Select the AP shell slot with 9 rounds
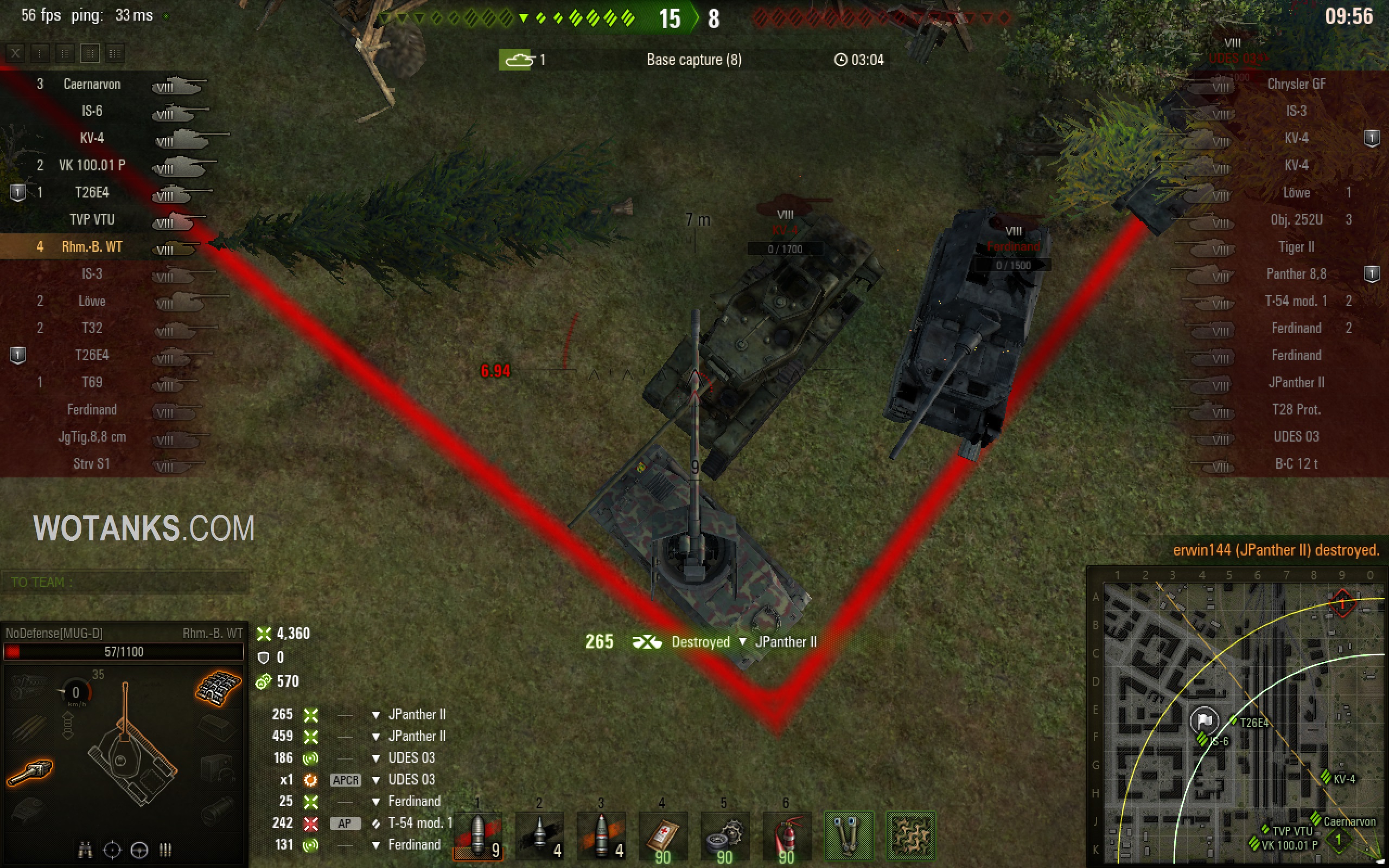The image size is (1389, 868). (478, 835)
